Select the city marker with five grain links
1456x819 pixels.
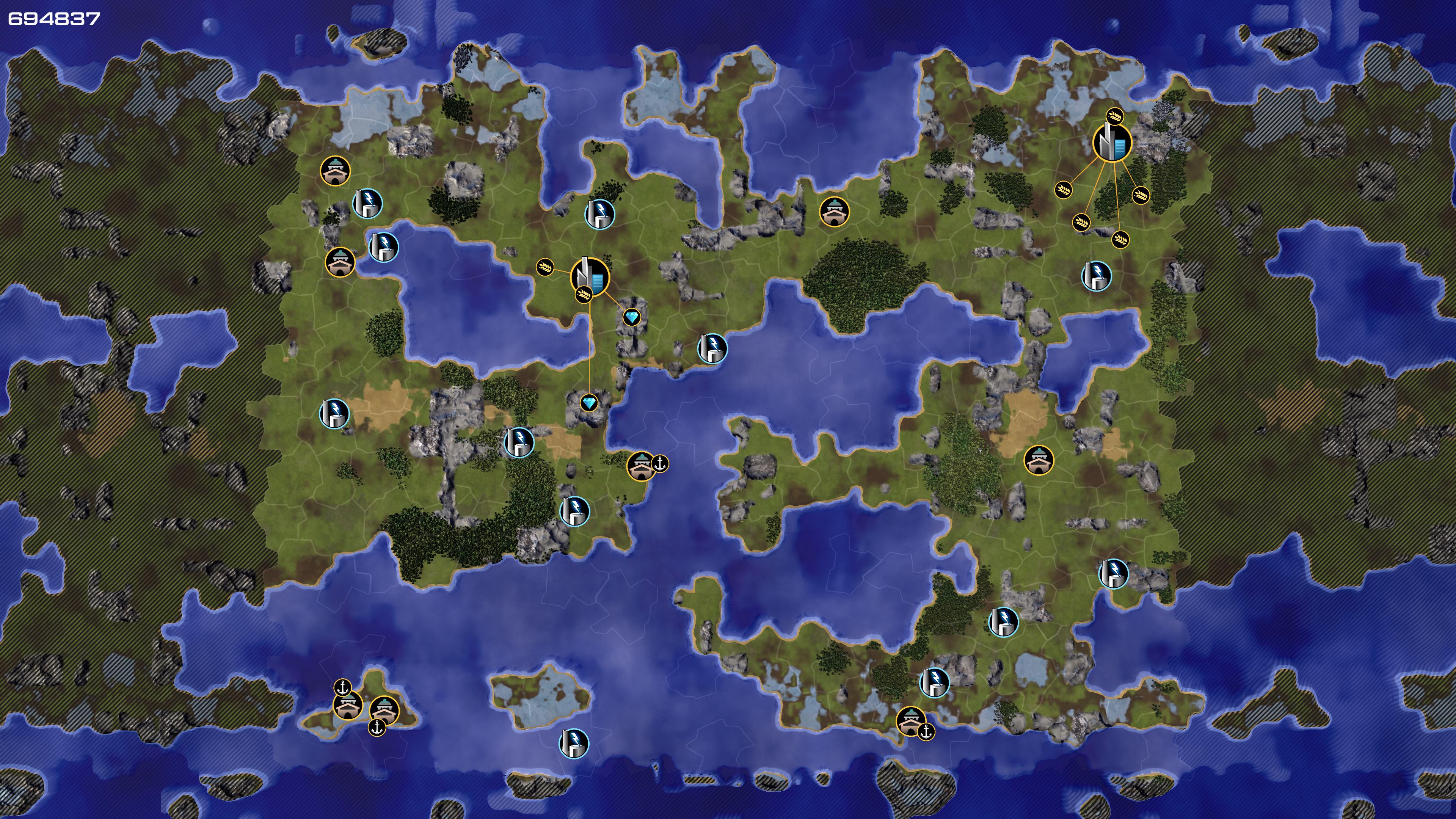(x=1112, y=143)
